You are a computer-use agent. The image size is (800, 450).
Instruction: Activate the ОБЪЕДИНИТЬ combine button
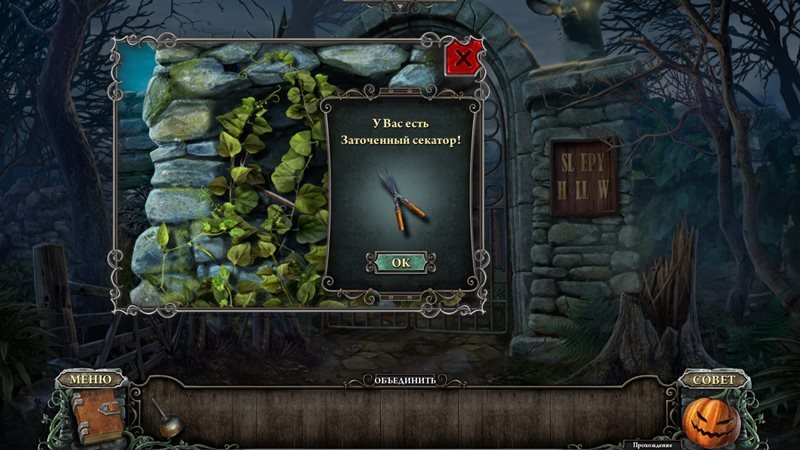coord(405,380)
